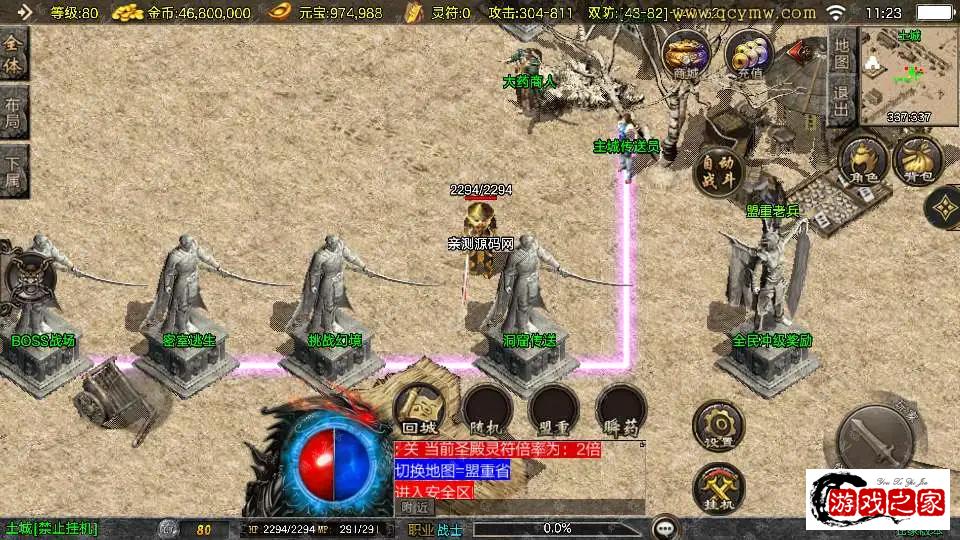
Task: Open the 角色 character sheet
Action: (863, 161)
